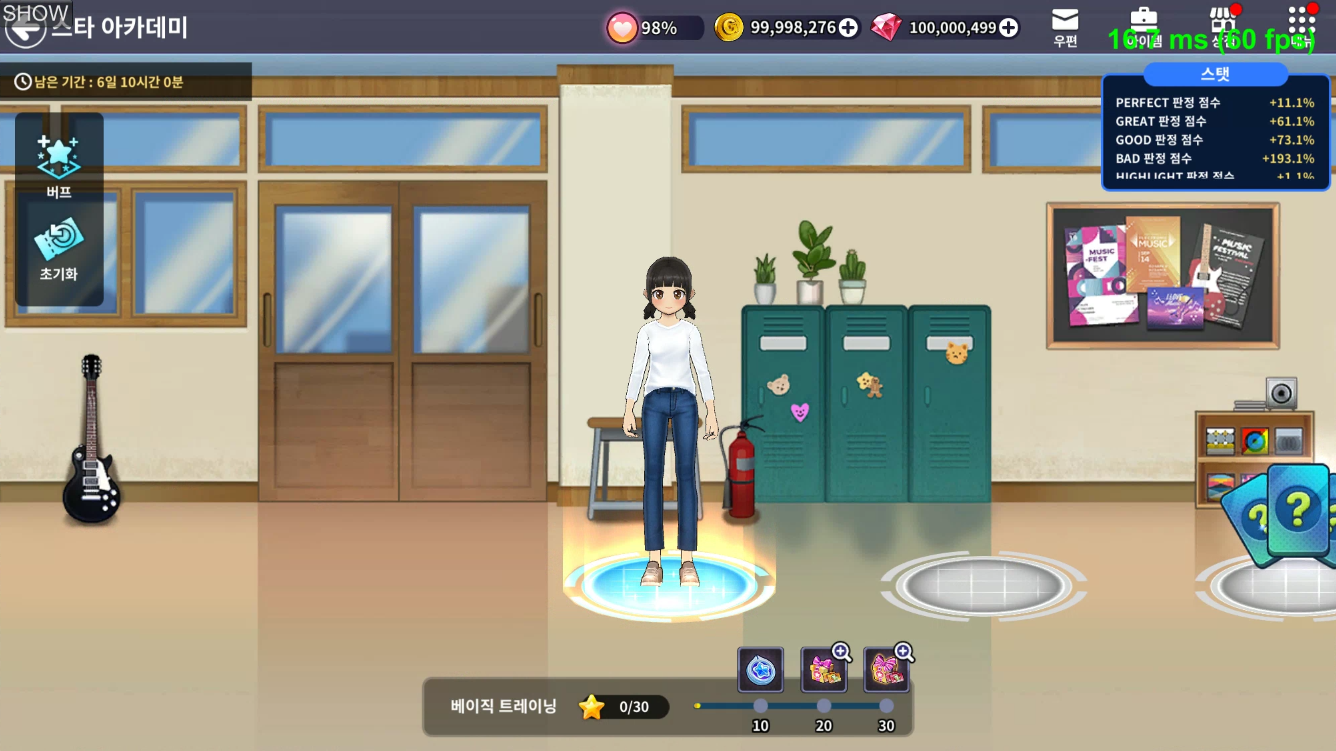The height and width of the screenshot is (751, 1336).
Task: Add more gold coins with plus
Action: tap(848, 28)
